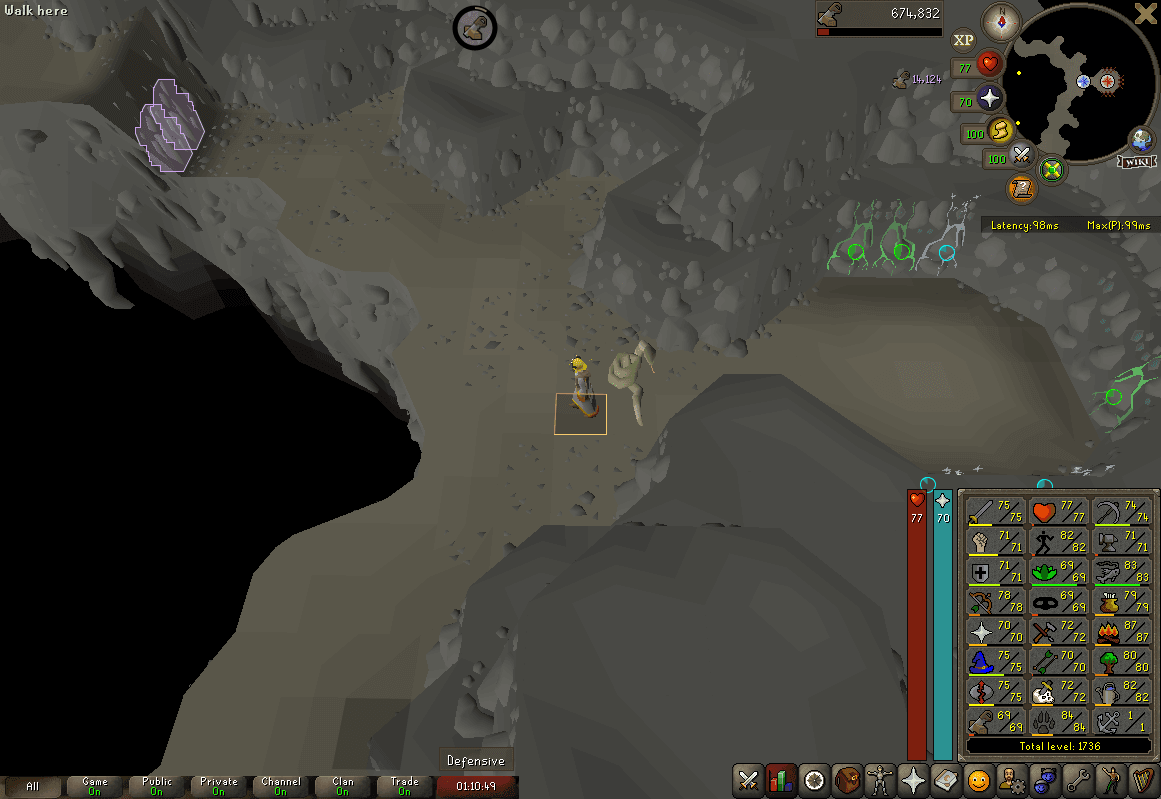1161x799 pixels.
Task: Open the Spellbook tab
Action: pyautogui.click(x=947, y=779)
